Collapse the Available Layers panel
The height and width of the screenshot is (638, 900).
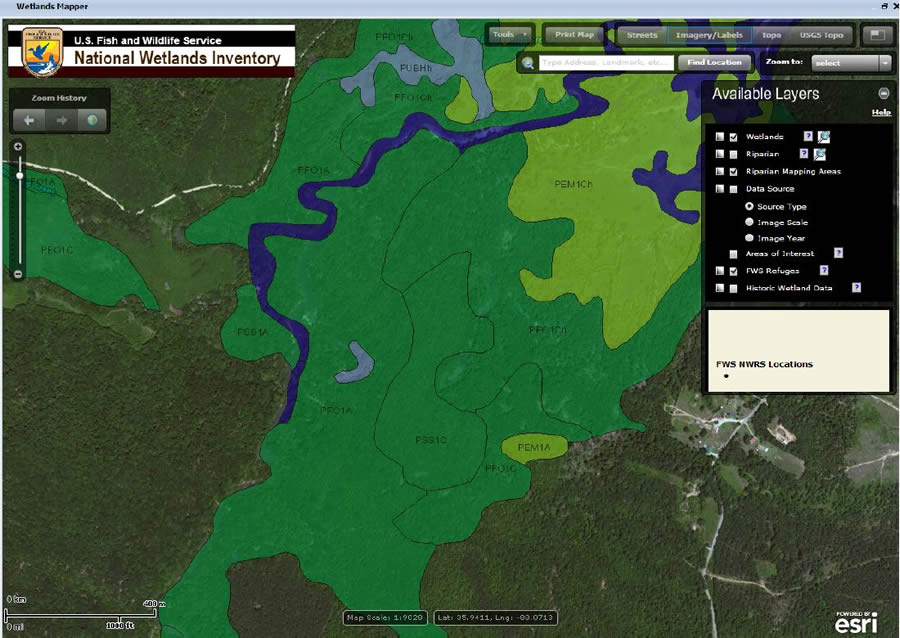pyautogui.click(x=883, y=93)
